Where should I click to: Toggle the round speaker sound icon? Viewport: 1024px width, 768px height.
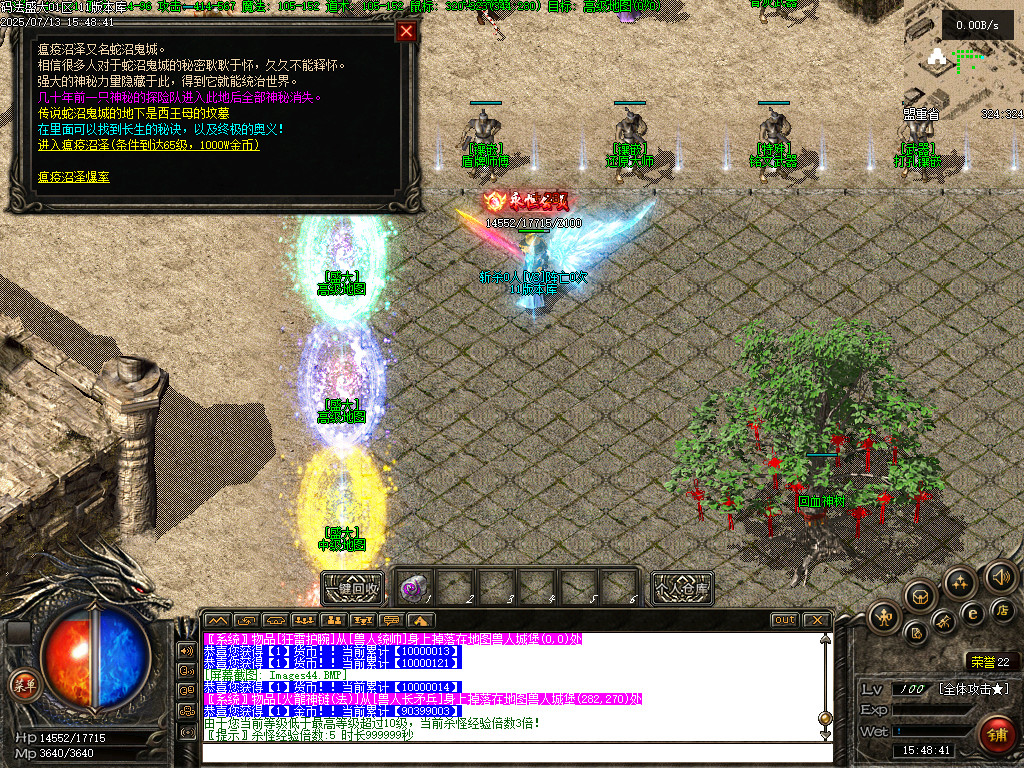point(1001,577)
